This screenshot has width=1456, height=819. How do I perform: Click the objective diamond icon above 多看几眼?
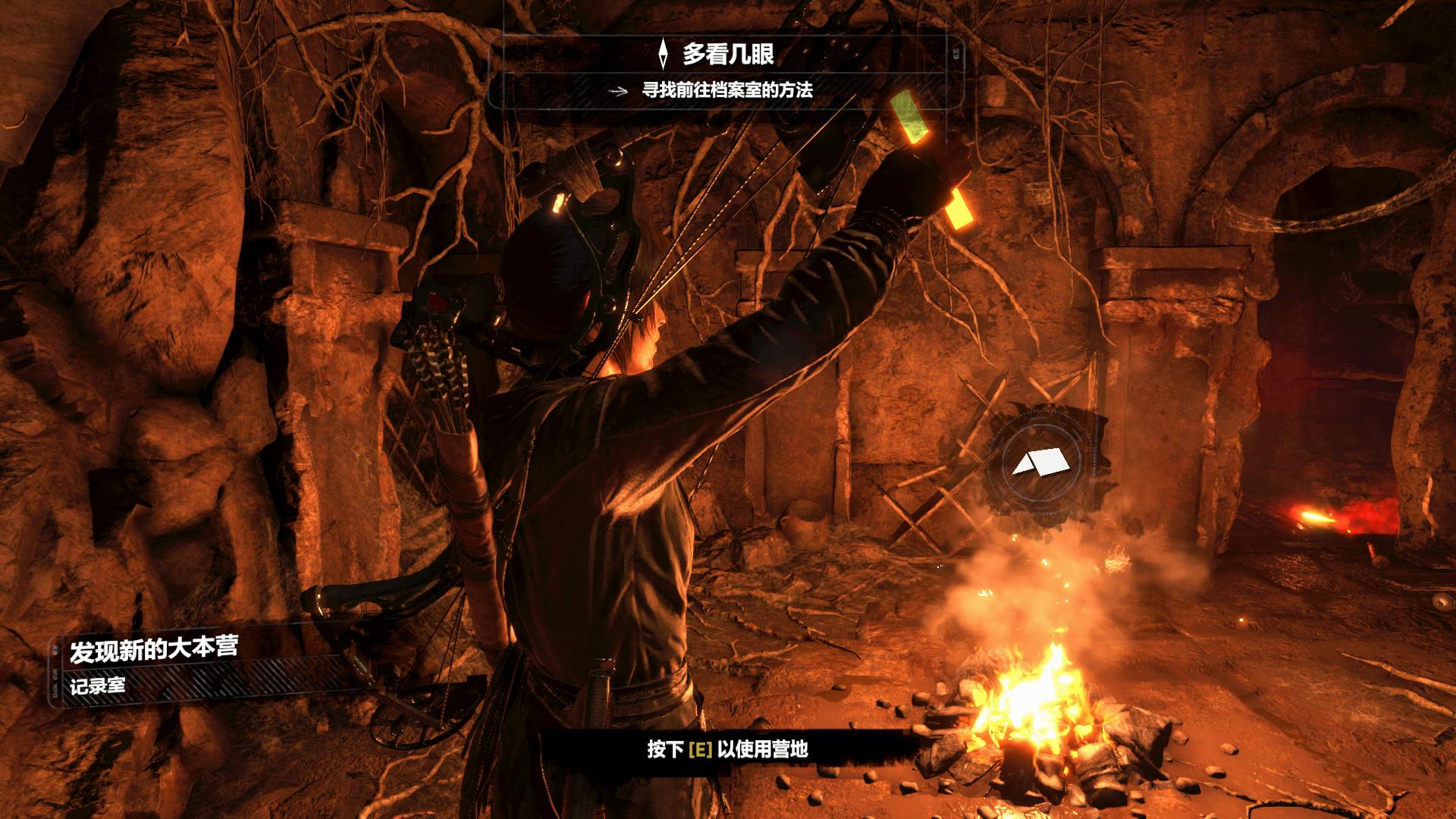click(x=664, y=55)
